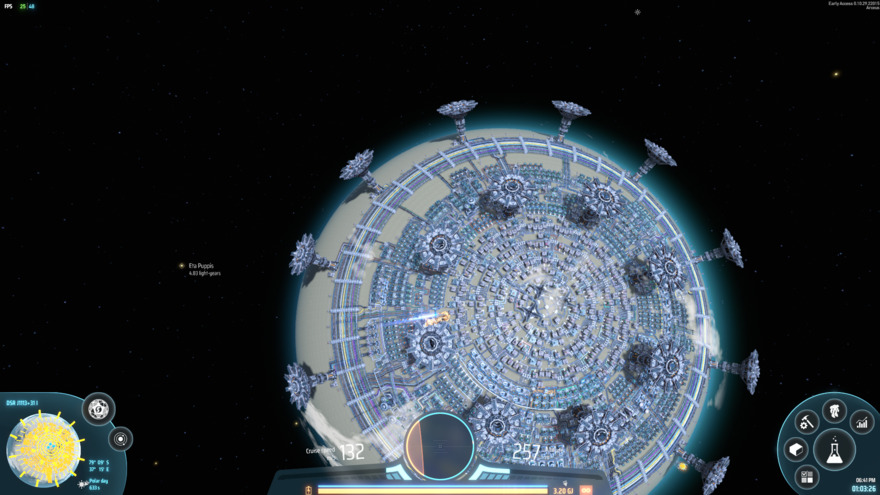This screenshot has width=880, height=495.
Task: Open the statistics bar chart panel
Action: [x=862, y=423]
